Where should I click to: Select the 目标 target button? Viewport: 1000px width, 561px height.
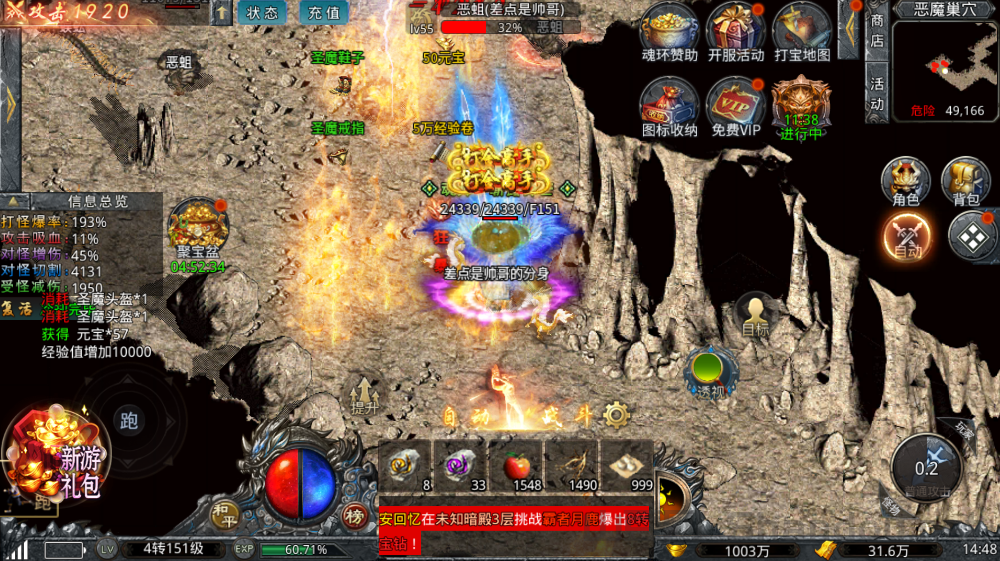[x=756, y=315]
